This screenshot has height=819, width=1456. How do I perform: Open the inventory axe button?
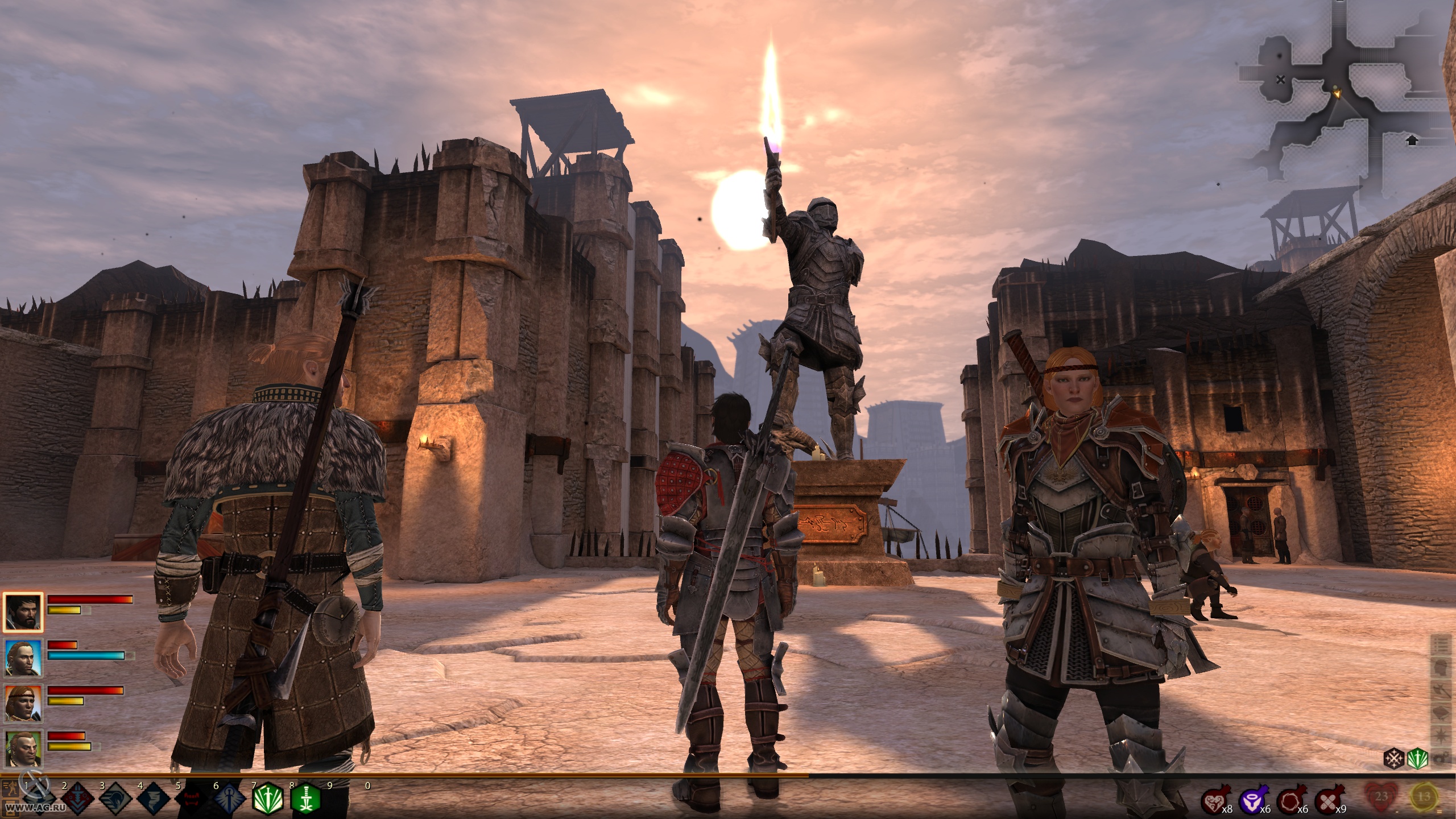1441,689
